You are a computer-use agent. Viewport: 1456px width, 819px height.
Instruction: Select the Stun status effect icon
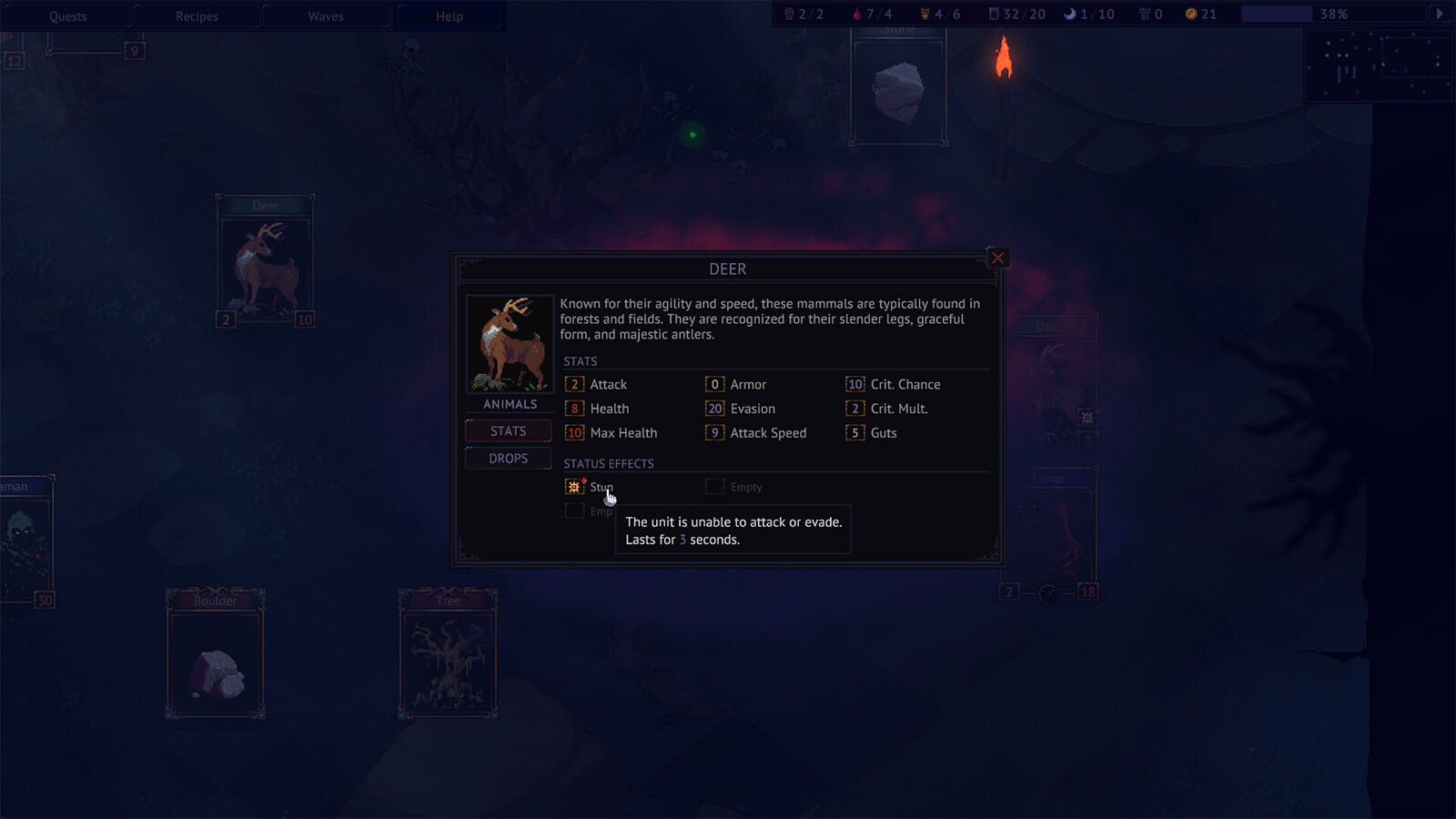[x=574, y=487]
